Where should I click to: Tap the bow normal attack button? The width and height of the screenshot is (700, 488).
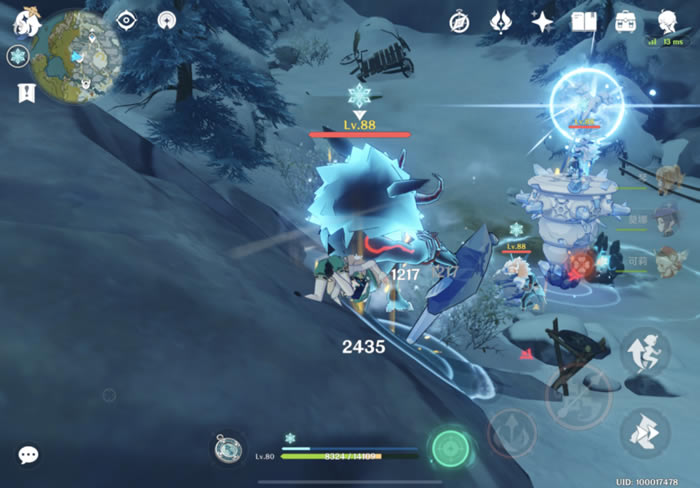[577, 397]
